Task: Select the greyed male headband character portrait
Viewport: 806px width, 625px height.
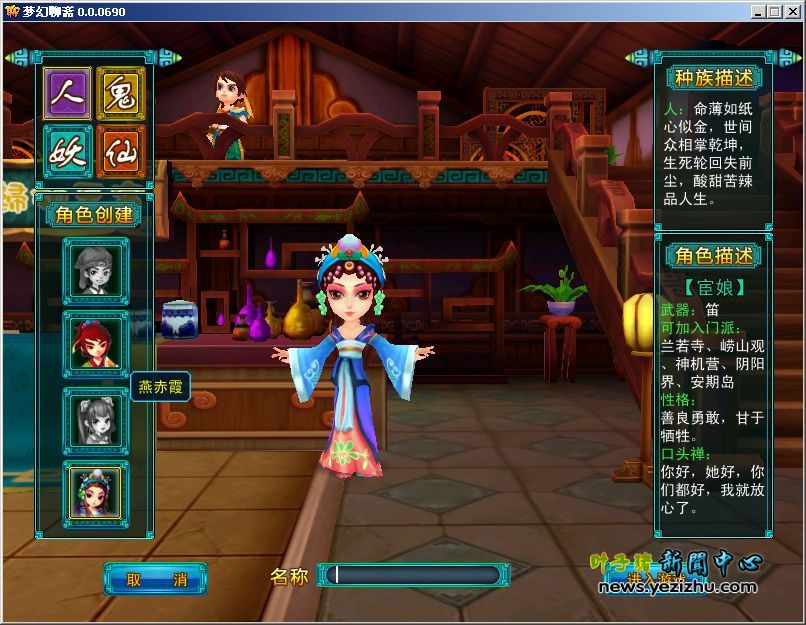Action: (x=96, y=271)
